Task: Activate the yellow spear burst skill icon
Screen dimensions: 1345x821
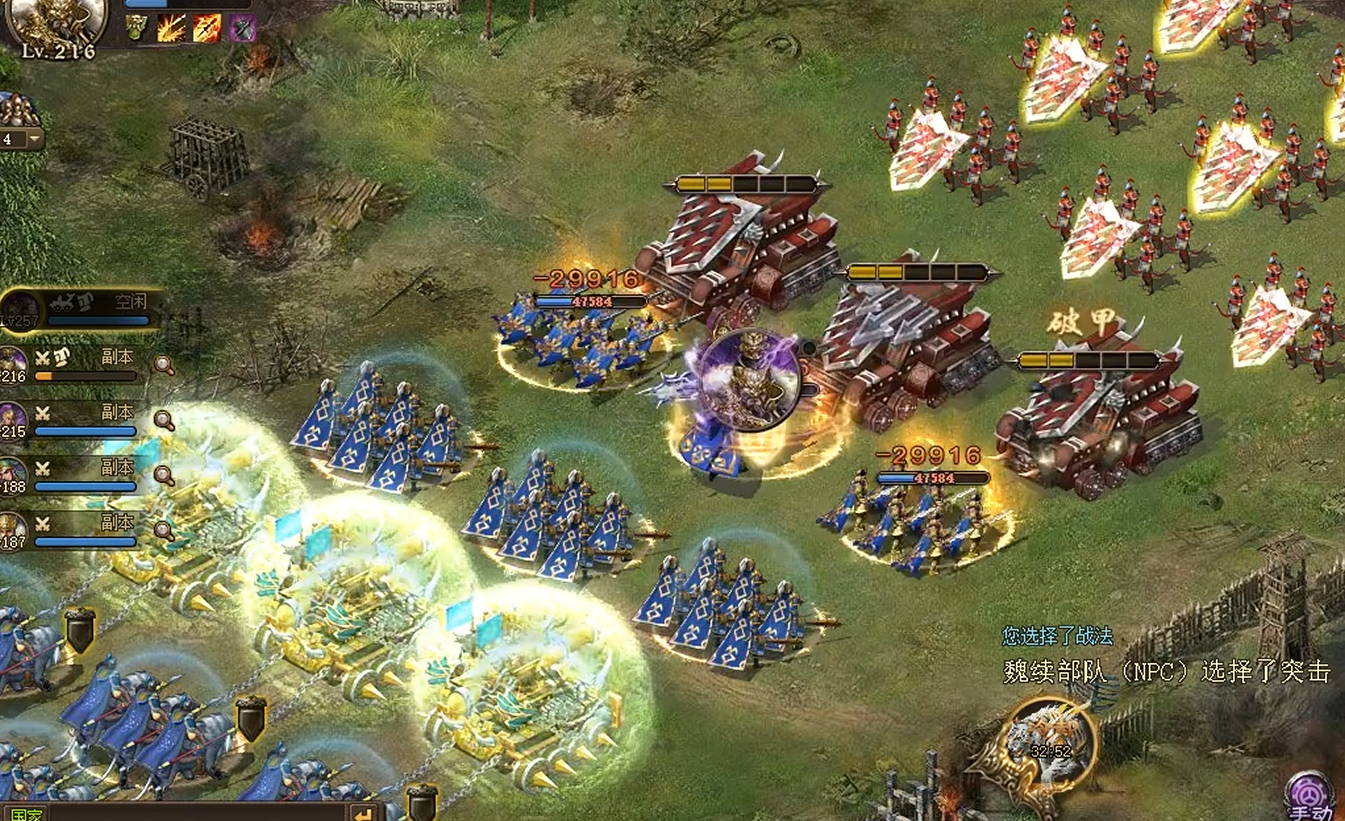Action: point(171,27)
